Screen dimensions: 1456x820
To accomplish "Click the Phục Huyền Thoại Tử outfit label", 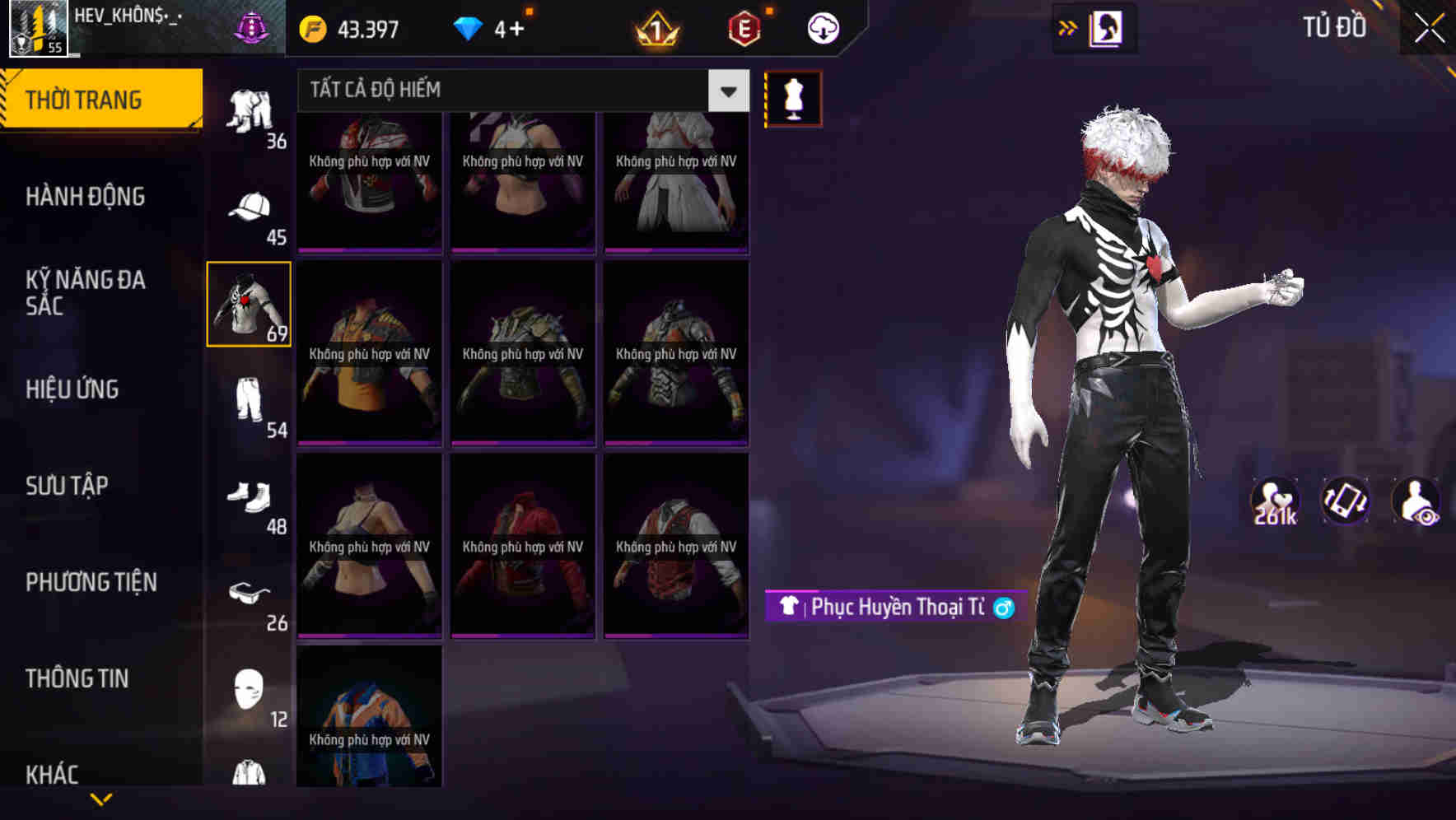I will click(x=894, y=607).
